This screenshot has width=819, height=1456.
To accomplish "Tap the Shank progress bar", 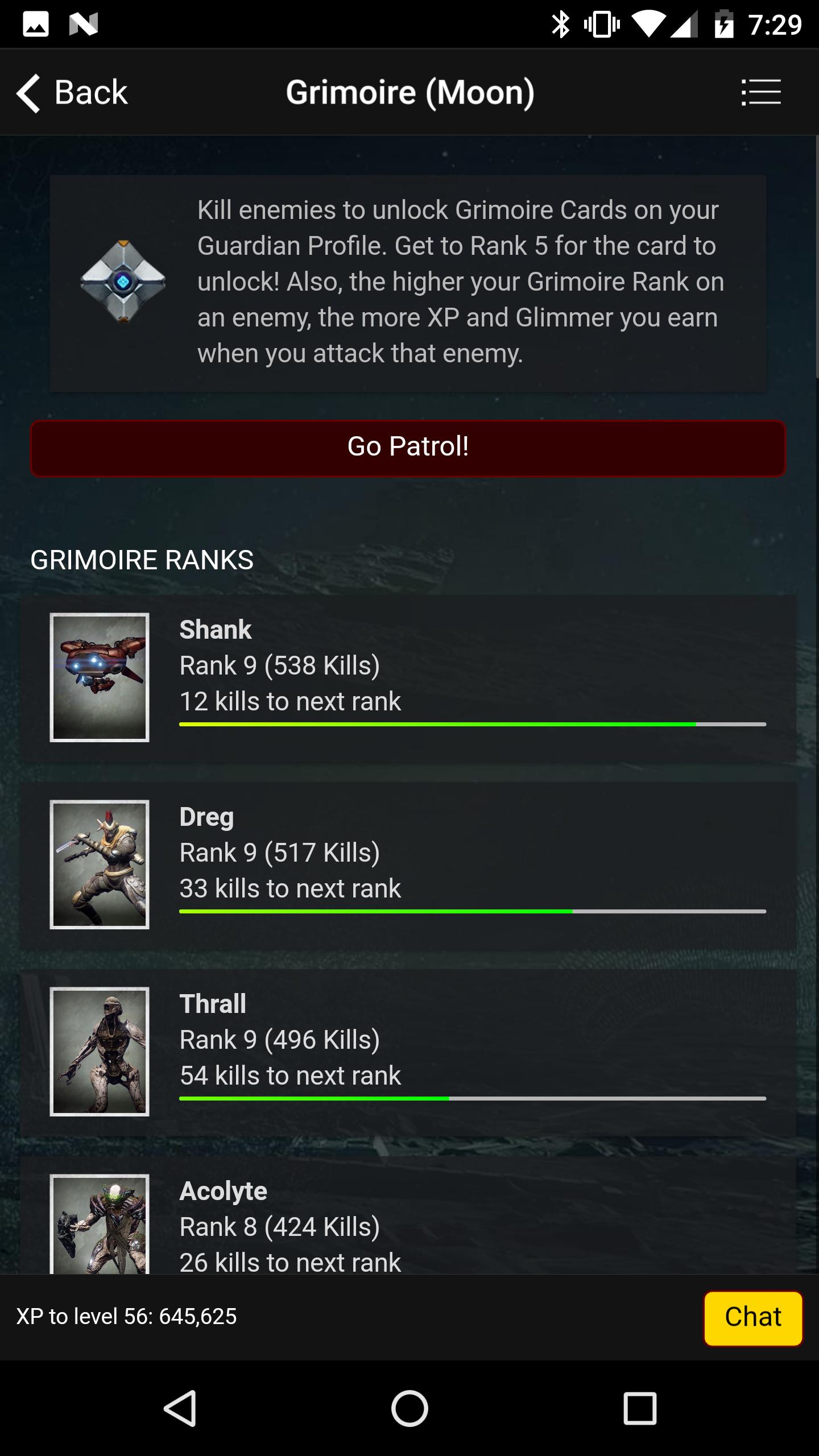I will coord(472,724).
